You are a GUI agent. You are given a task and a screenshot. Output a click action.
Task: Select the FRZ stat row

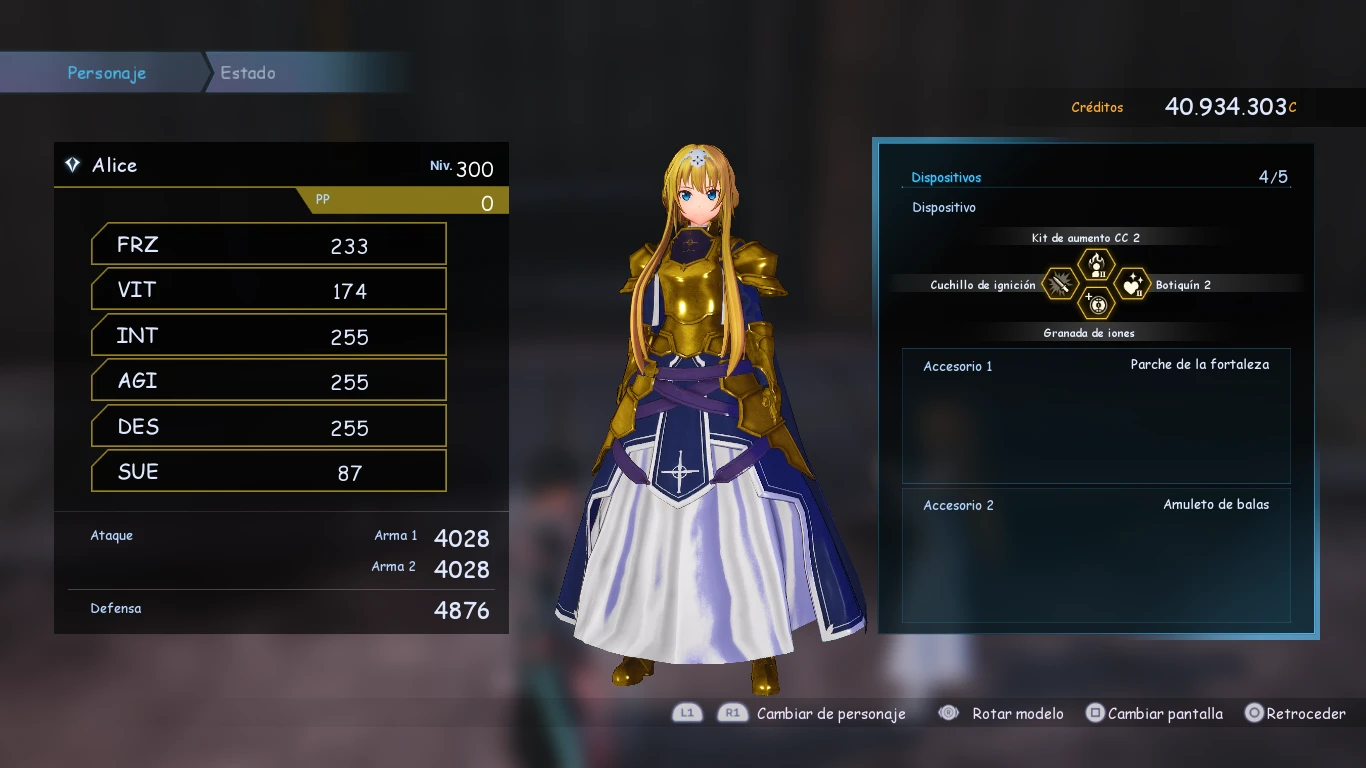coord(268,245)
